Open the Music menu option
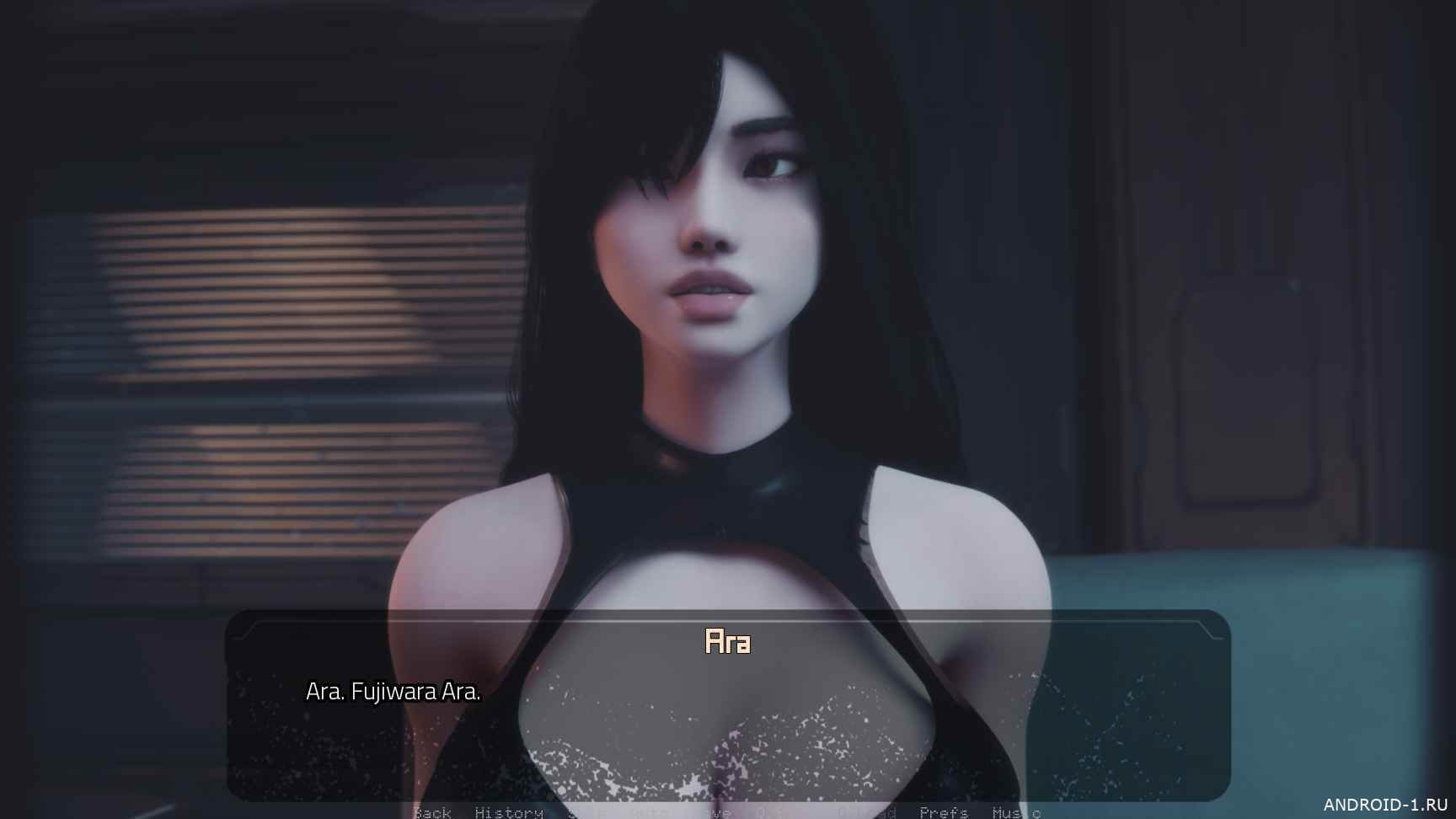1456x819 pixels. [x=1016, y=812]
